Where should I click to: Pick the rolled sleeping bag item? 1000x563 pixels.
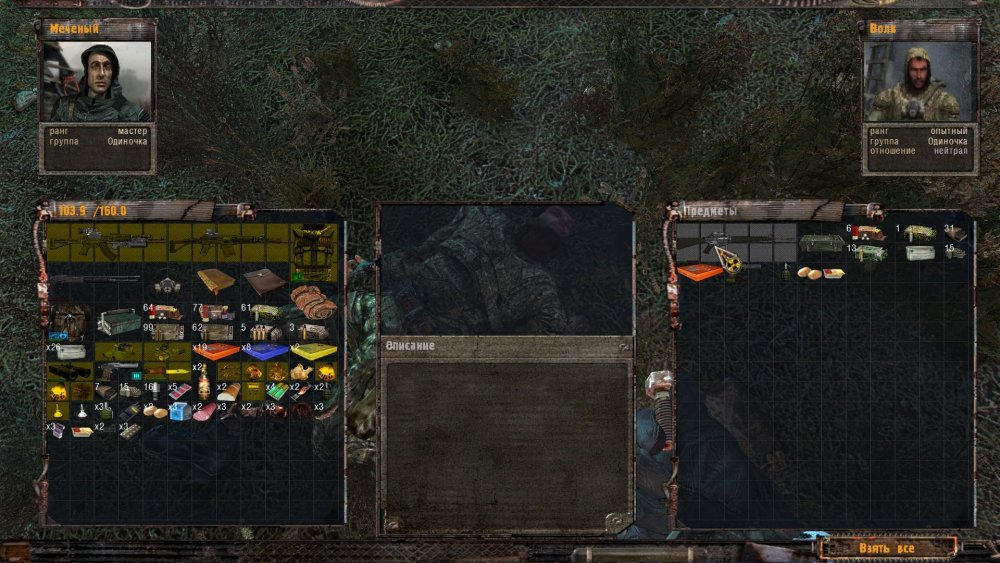coord(313,301)
